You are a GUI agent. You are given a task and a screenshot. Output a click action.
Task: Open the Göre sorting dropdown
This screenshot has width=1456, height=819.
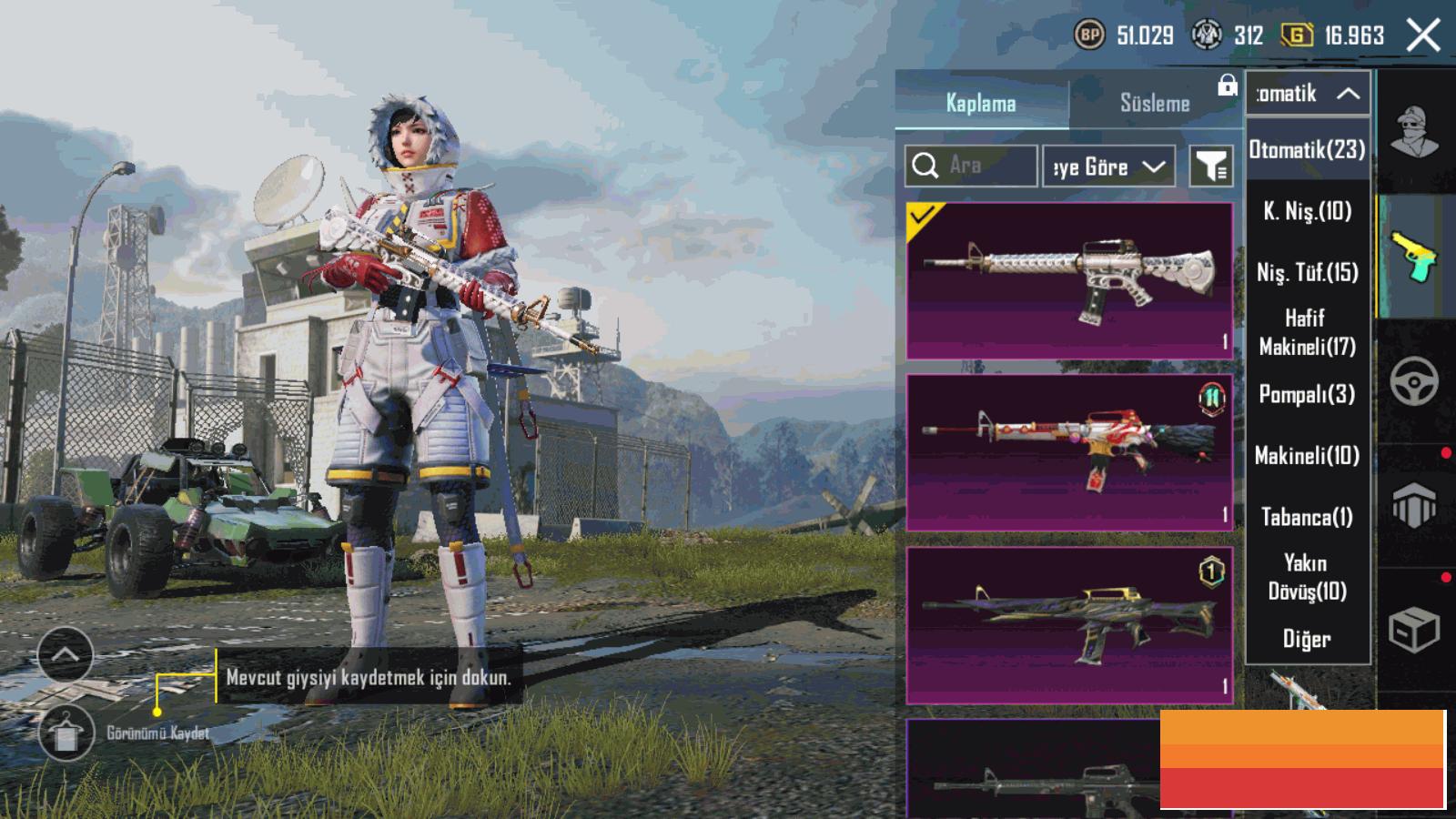[1107, 167]
